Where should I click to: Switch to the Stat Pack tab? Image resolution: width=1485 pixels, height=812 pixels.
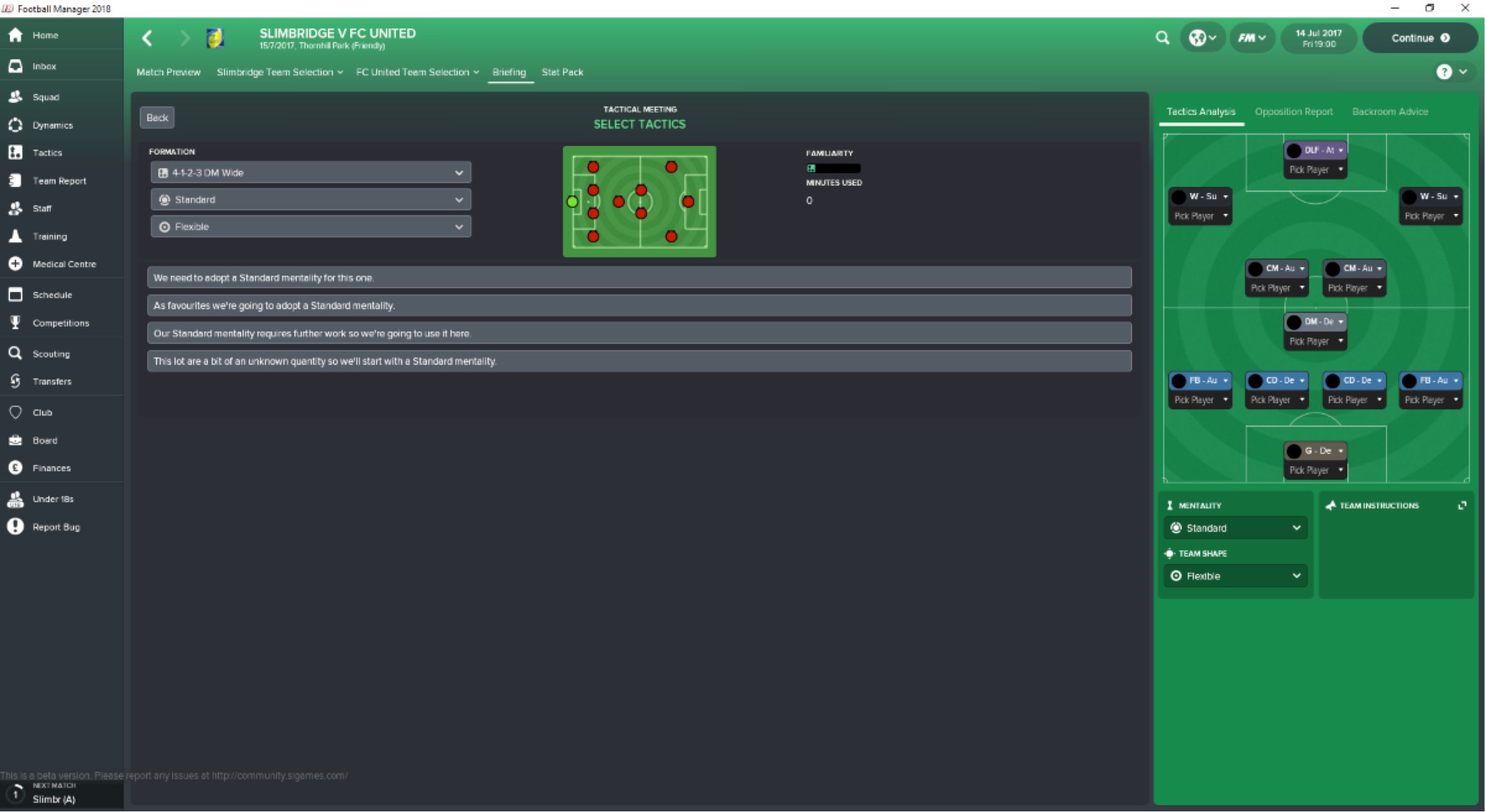click(562, 72)
